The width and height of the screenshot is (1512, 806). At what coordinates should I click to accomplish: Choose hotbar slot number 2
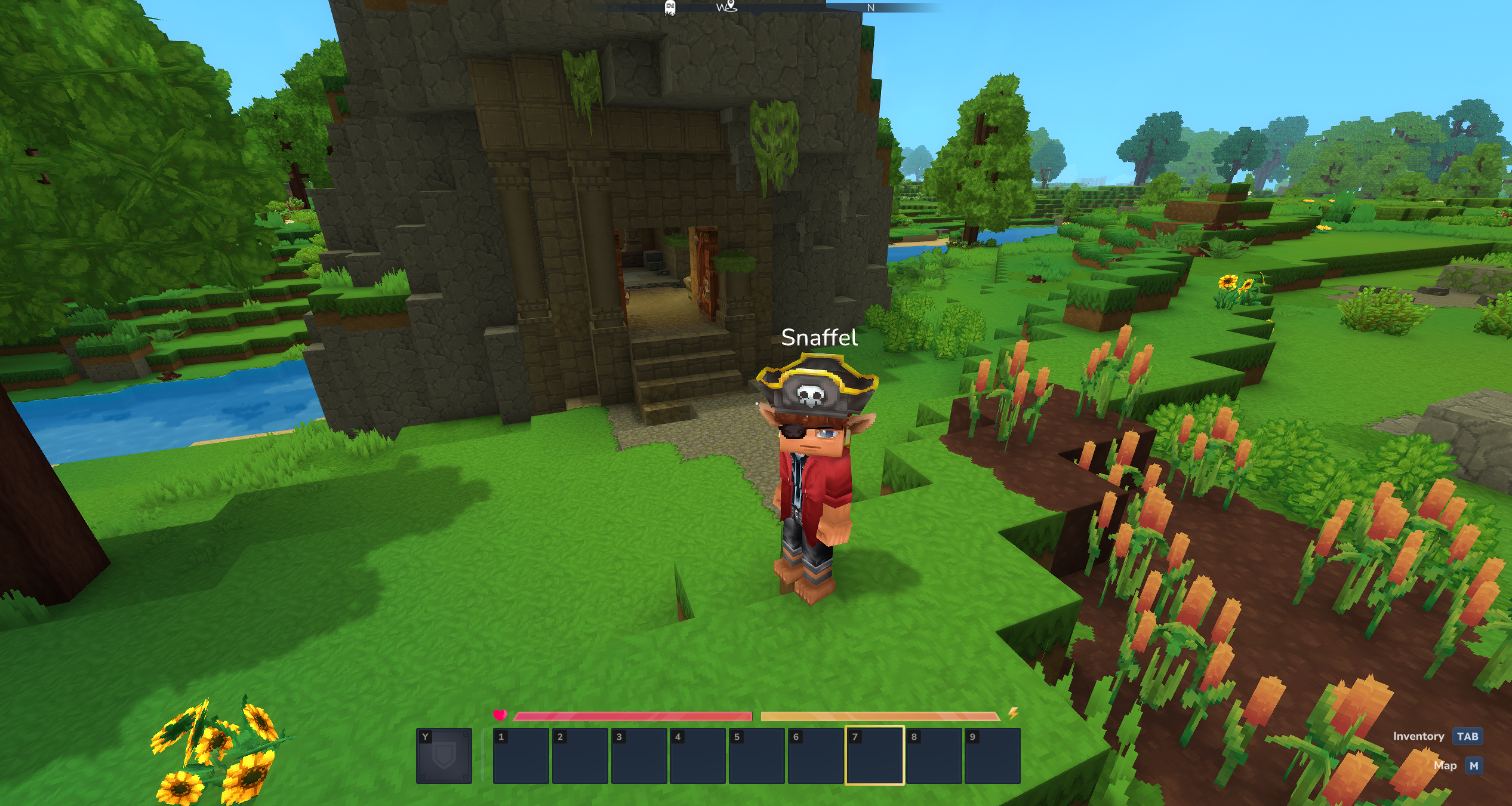pyautogui.click(x=580, y=755)
